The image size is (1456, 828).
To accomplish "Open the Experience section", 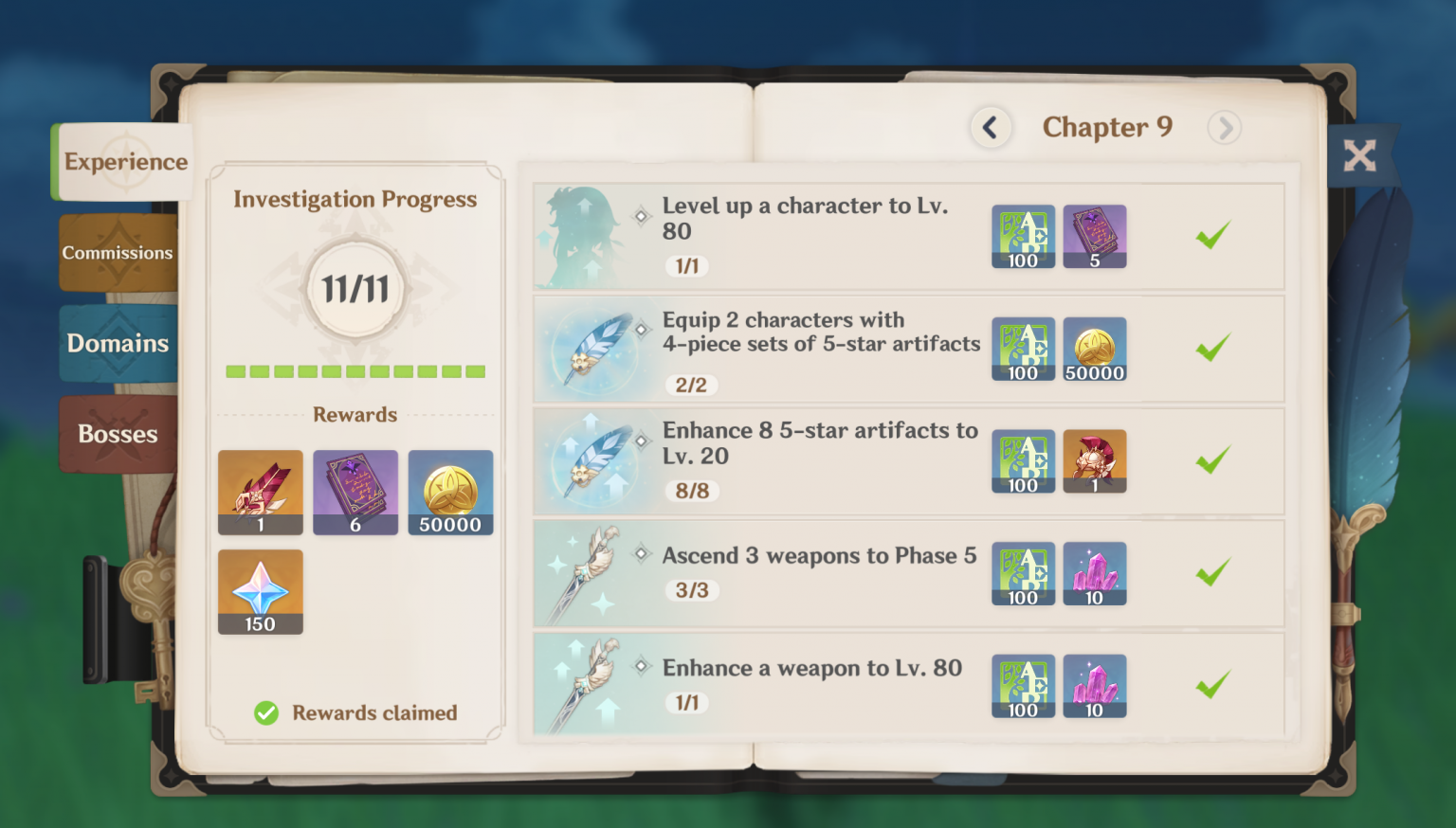I will pos(125,161).
